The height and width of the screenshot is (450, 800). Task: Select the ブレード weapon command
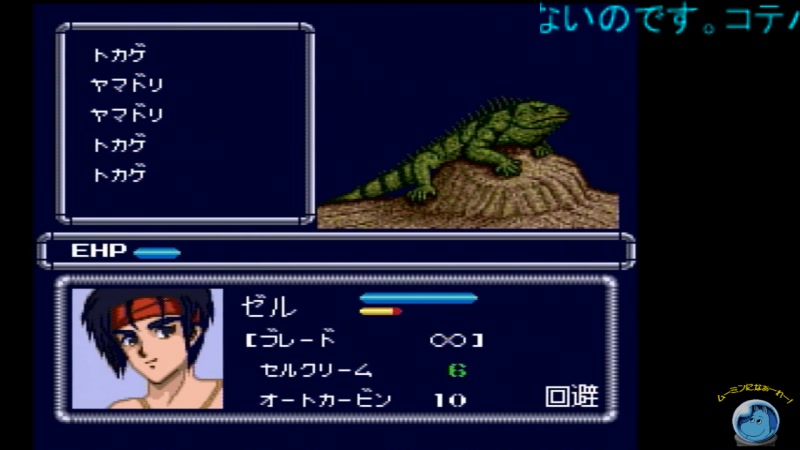pos(297,340)
